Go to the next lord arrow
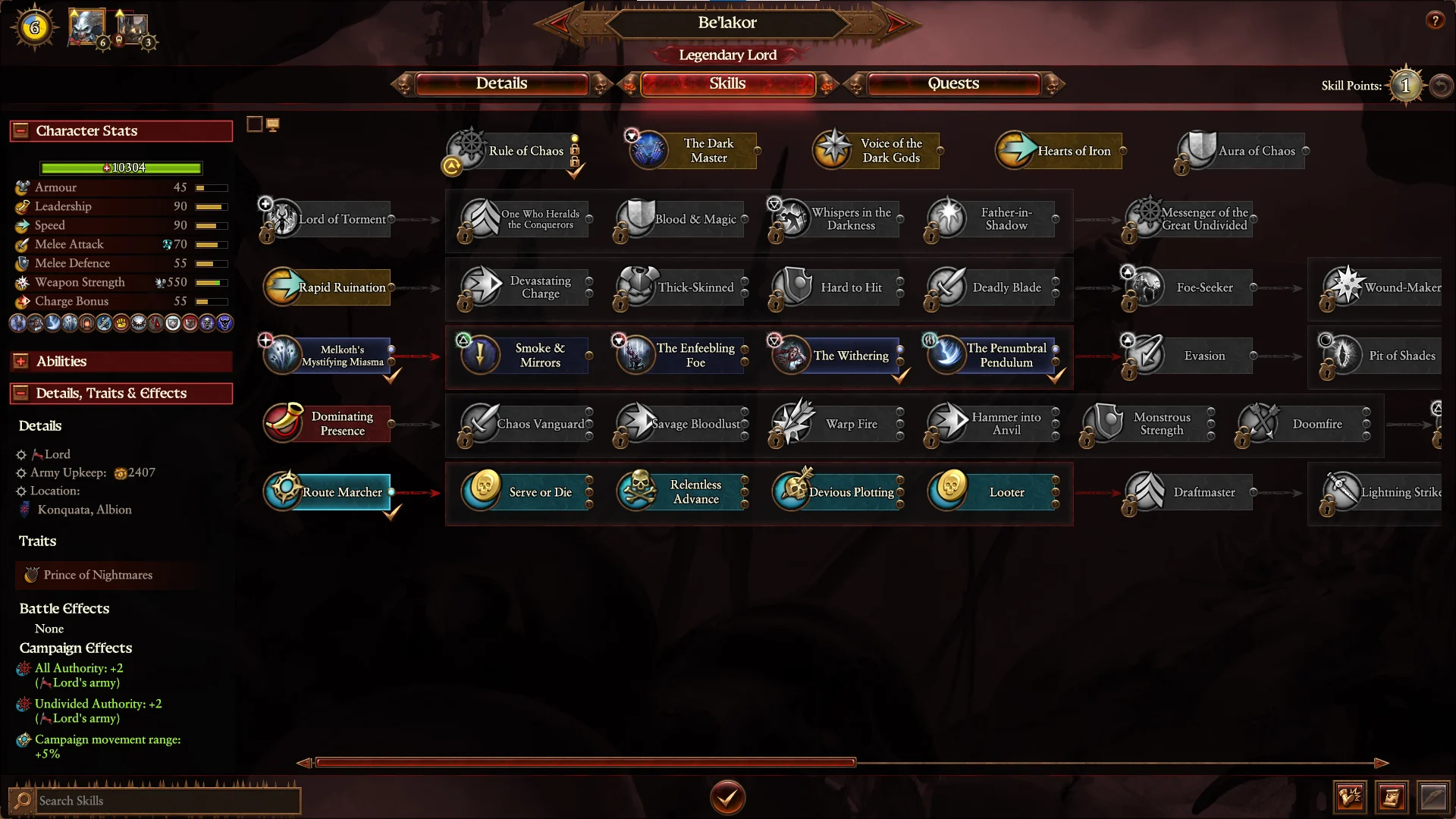This screenshot has height=819, width=1456. pos(896,24)
